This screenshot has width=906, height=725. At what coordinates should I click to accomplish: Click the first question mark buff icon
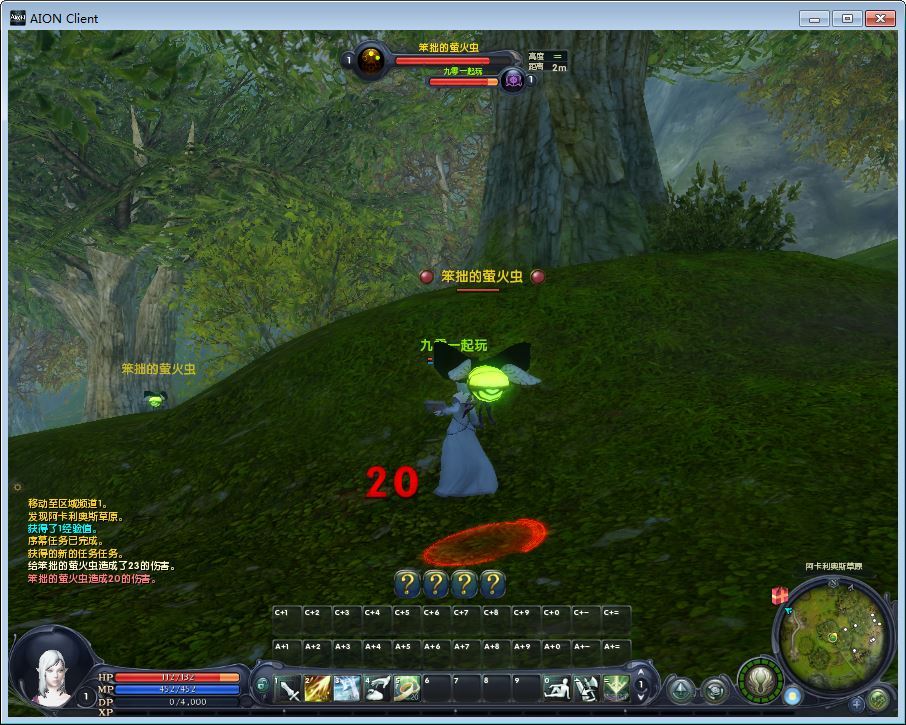(406, 583)
